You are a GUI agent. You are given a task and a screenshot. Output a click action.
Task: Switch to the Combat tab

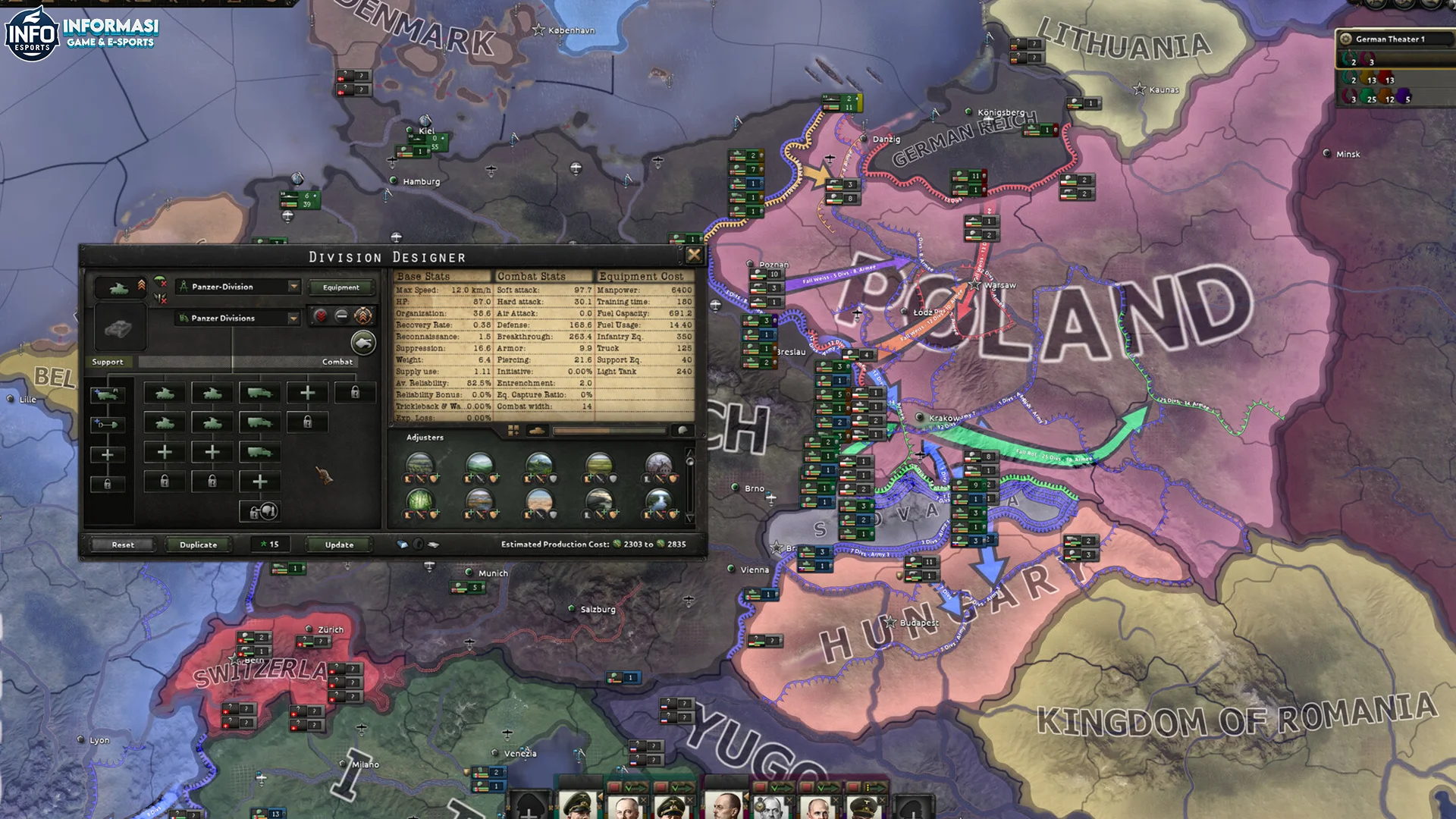[337, 362]
